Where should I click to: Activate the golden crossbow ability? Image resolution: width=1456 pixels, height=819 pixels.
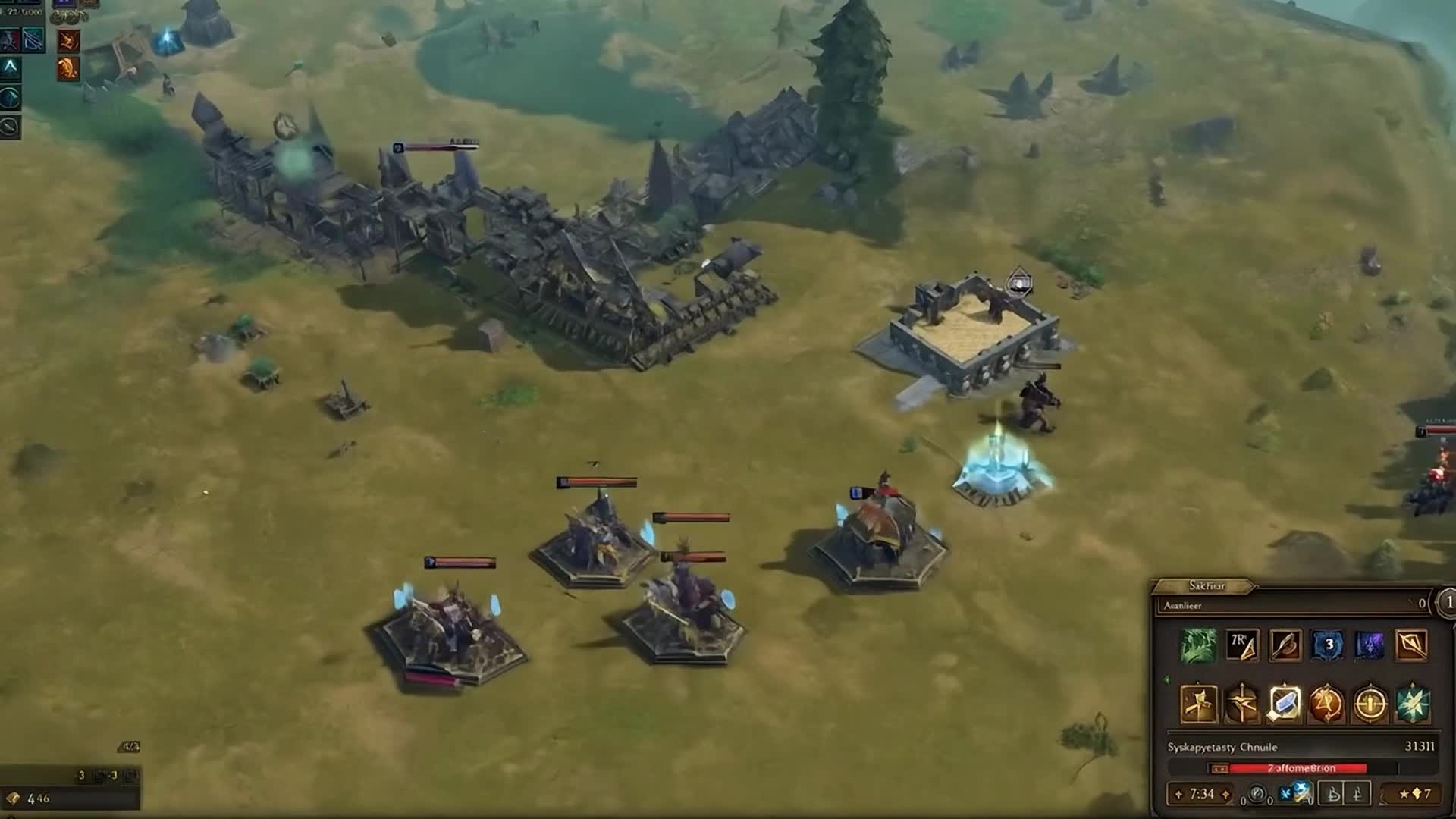1241,704
